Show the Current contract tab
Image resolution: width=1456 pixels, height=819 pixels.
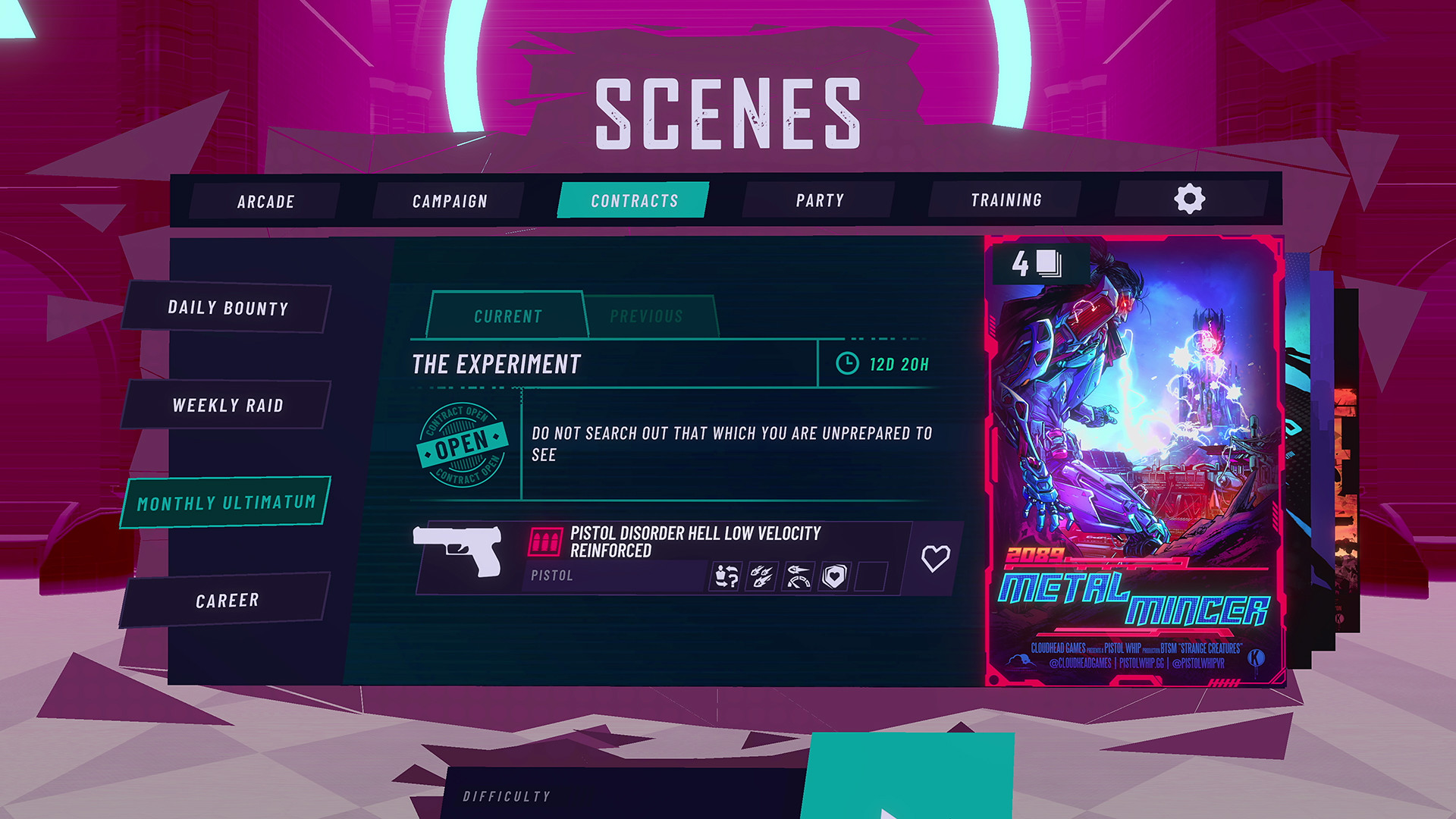click(507, 316)
